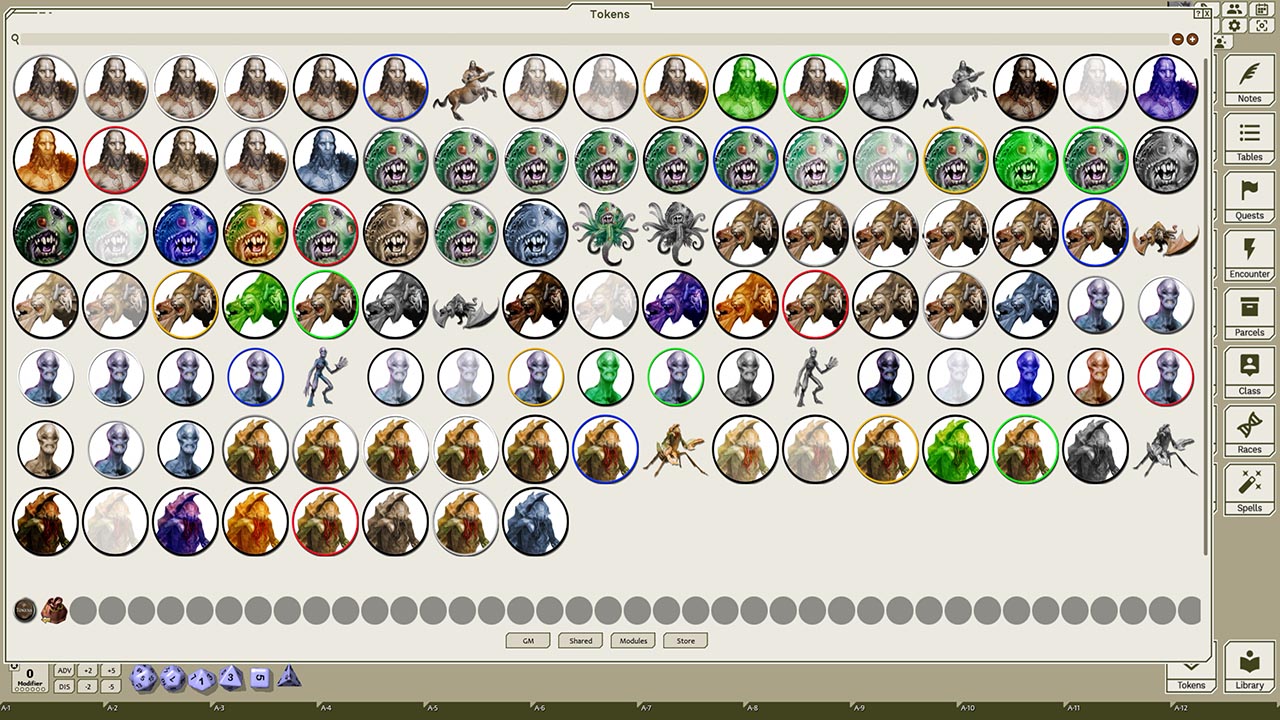Enable the DIS disadvantage toggle
1280x720 pixels.
62,686
